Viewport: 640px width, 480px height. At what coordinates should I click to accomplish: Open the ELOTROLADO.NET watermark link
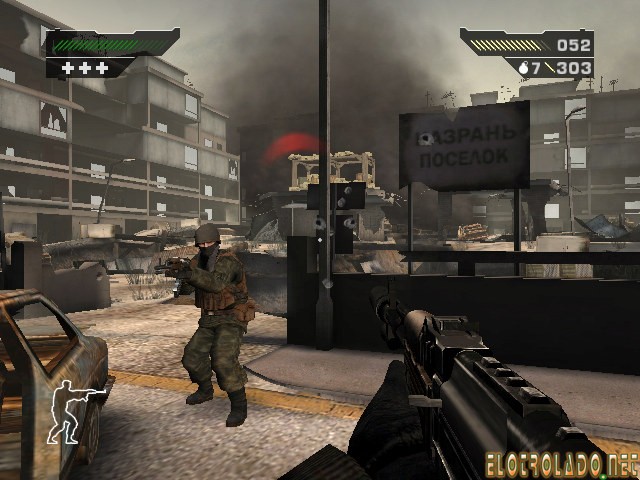[x=564, y=463]
